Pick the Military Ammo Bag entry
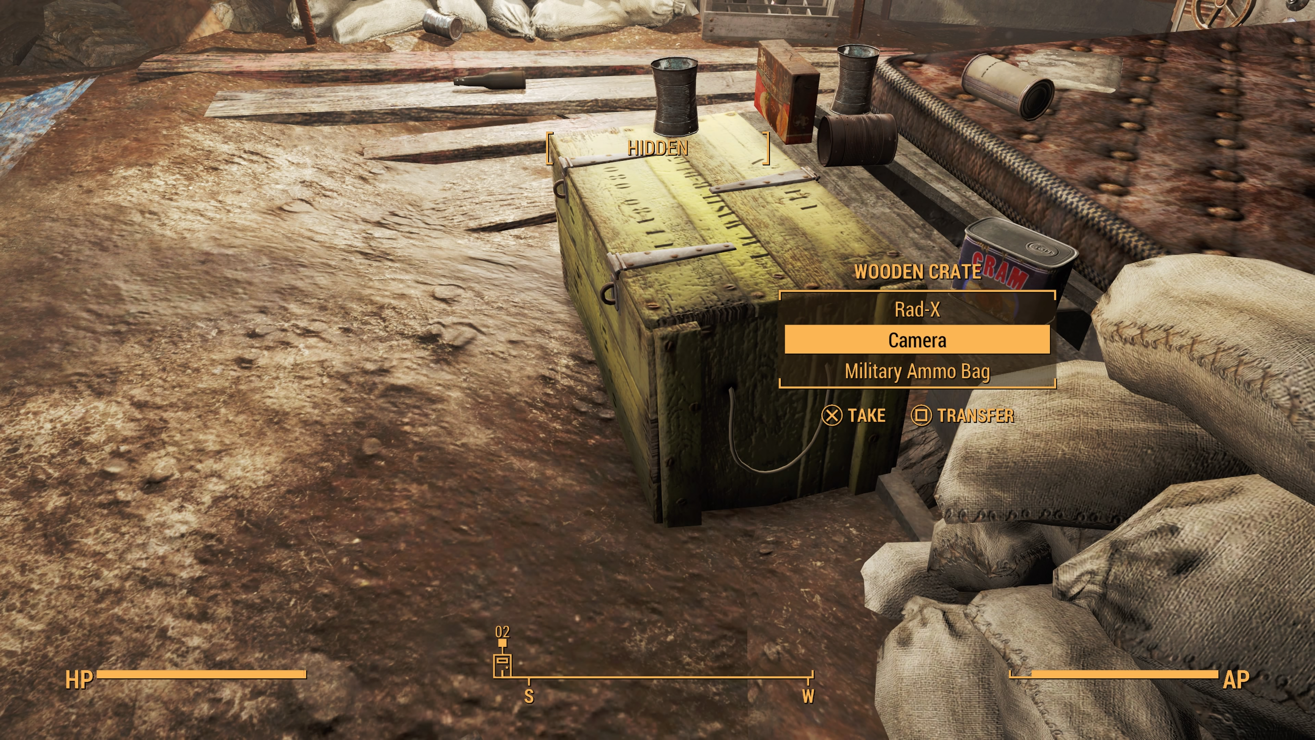This screenshot has width=1315, height=740. point(917,371)
